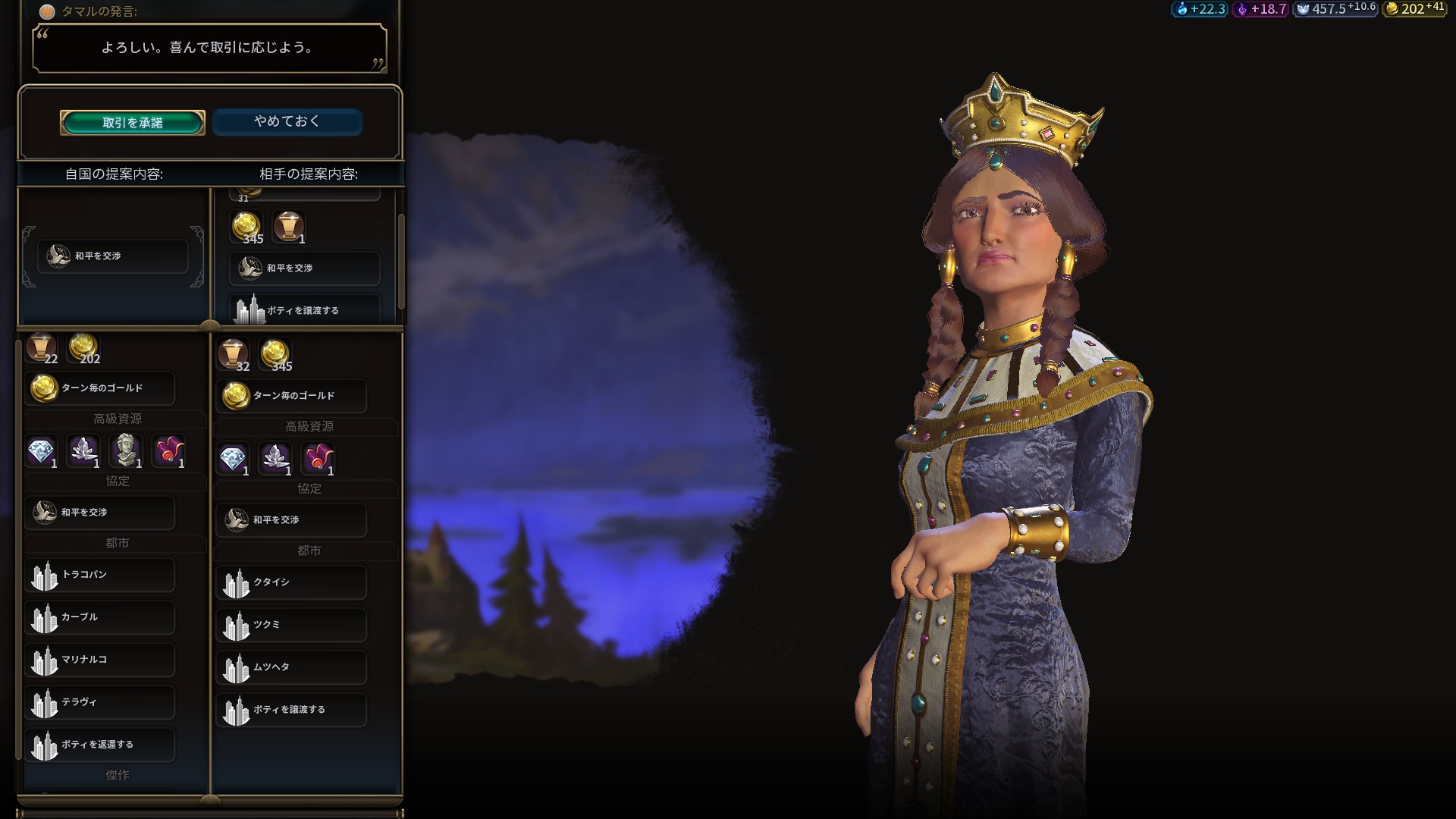Request the city クタイシ
This screenshot has width=1456, height=819.
pyautogui.click(x=291, y=582)
